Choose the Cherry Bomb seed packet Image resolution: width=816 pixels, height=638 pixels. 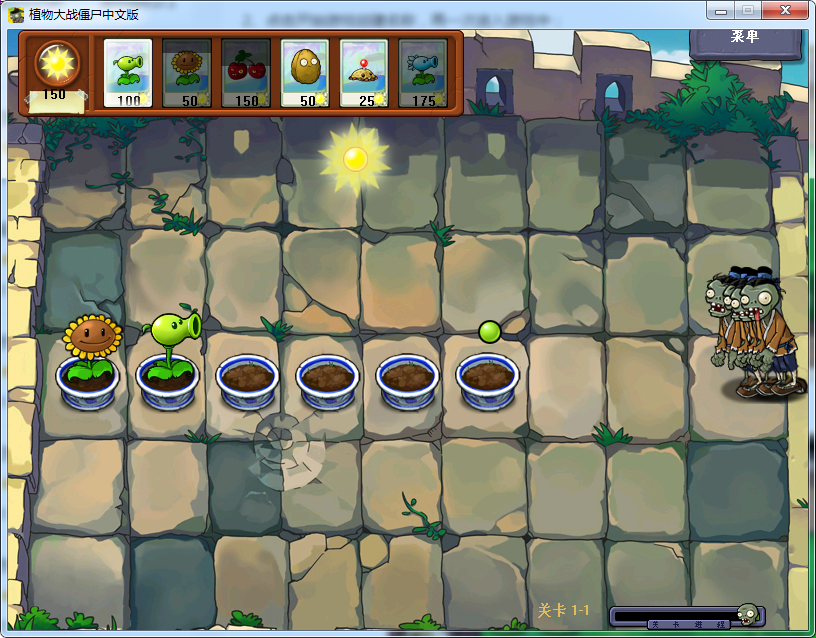pos(245,72)
